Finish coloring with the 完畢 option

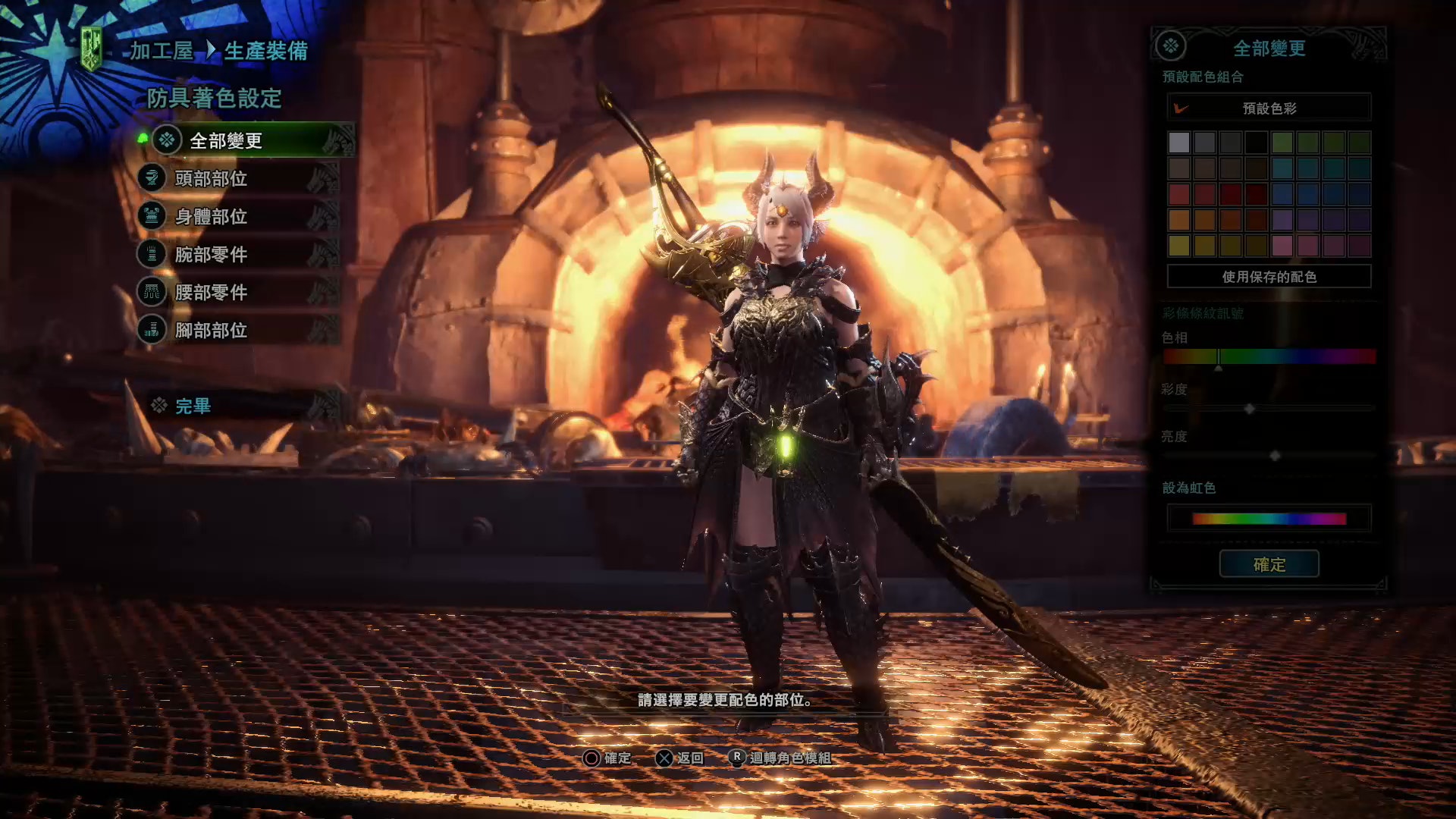193,406
